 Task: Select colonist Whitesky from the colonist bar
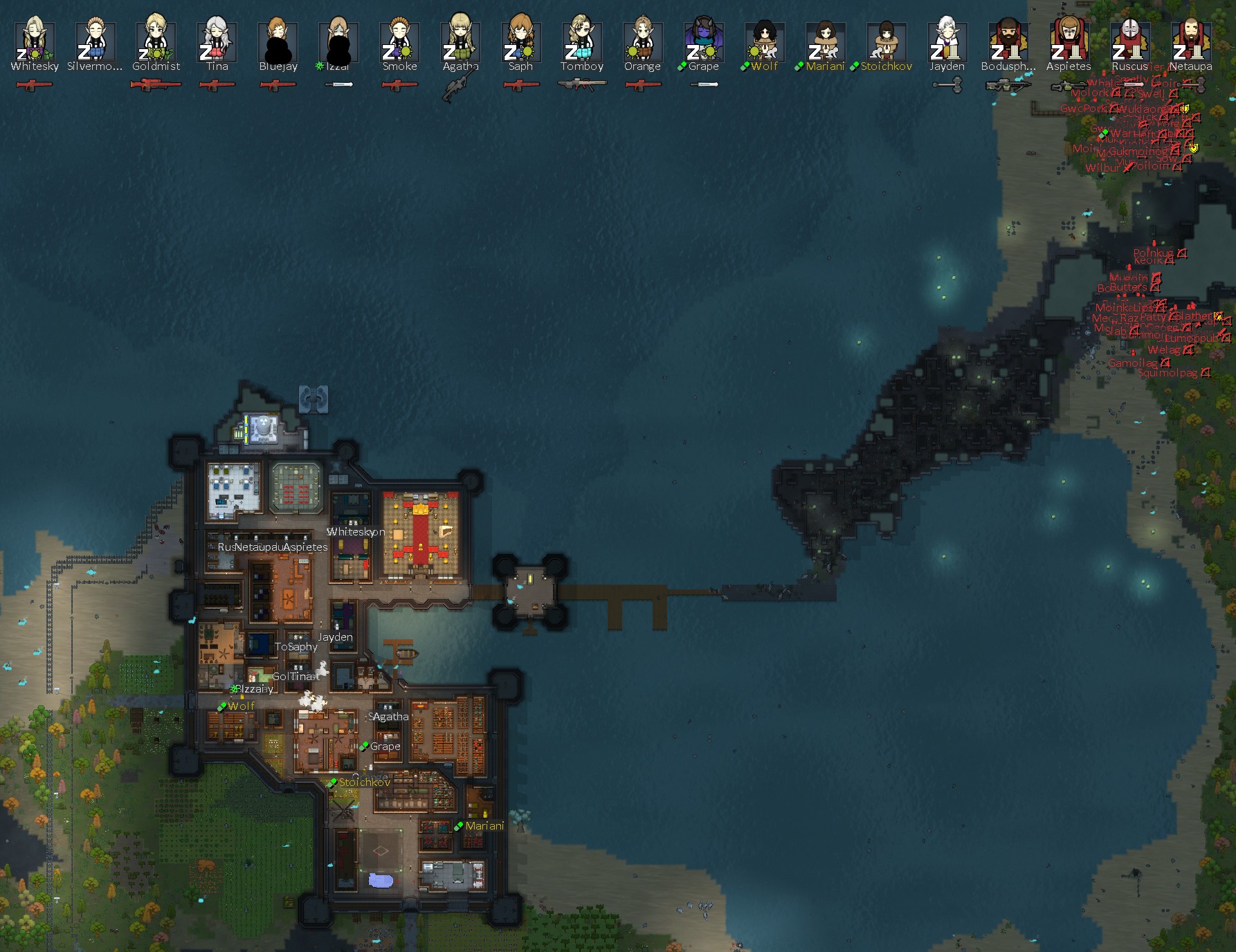click(35, 42)
